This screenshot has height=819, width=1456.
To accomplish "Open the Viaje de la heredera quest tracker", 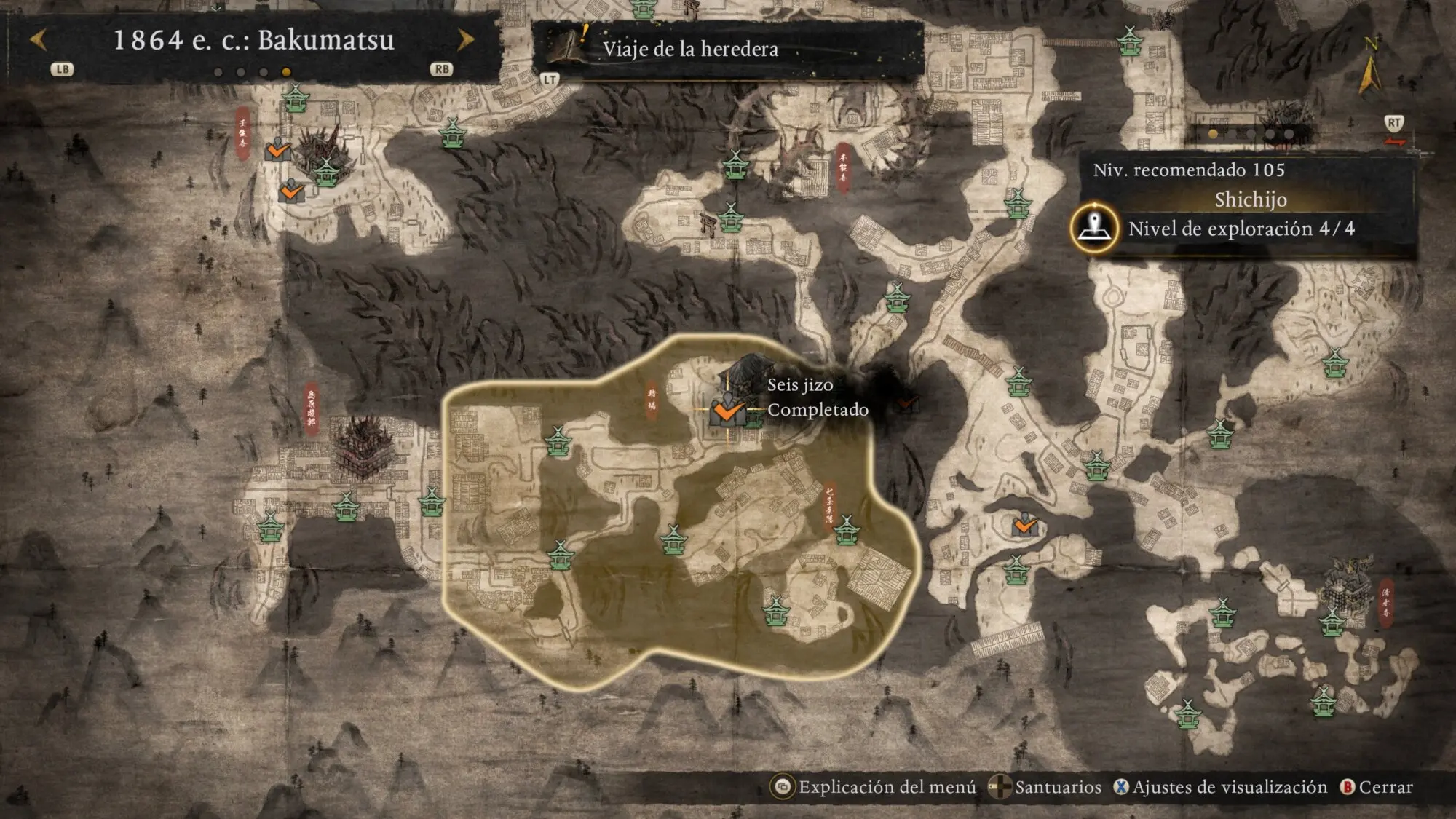I will (x=690, y=50).
